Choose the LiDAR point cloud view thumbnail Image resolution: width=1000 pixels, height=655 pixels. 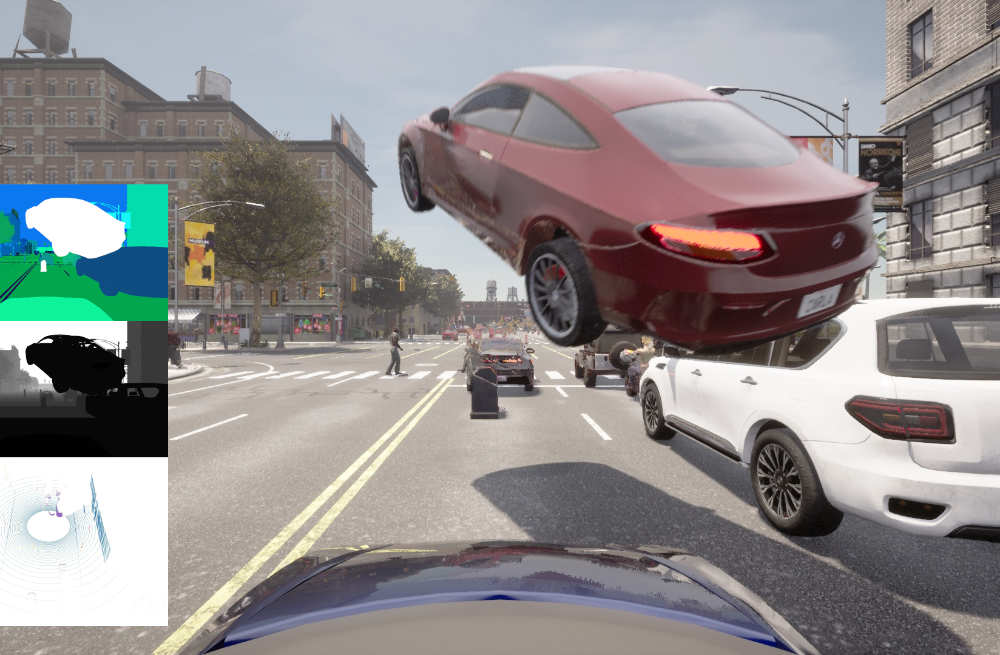[83, 541]
